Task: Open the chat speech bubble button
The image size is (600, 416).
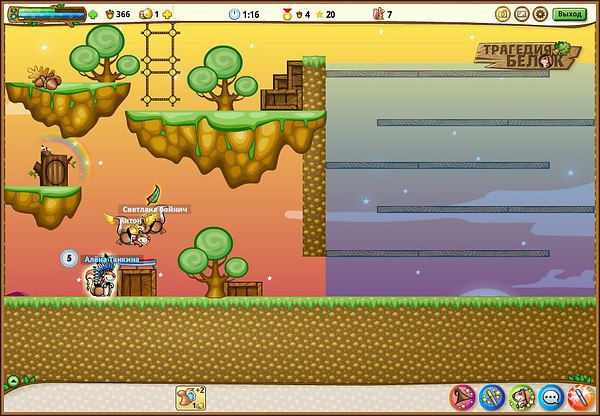Action: click(x=550, y=397)
